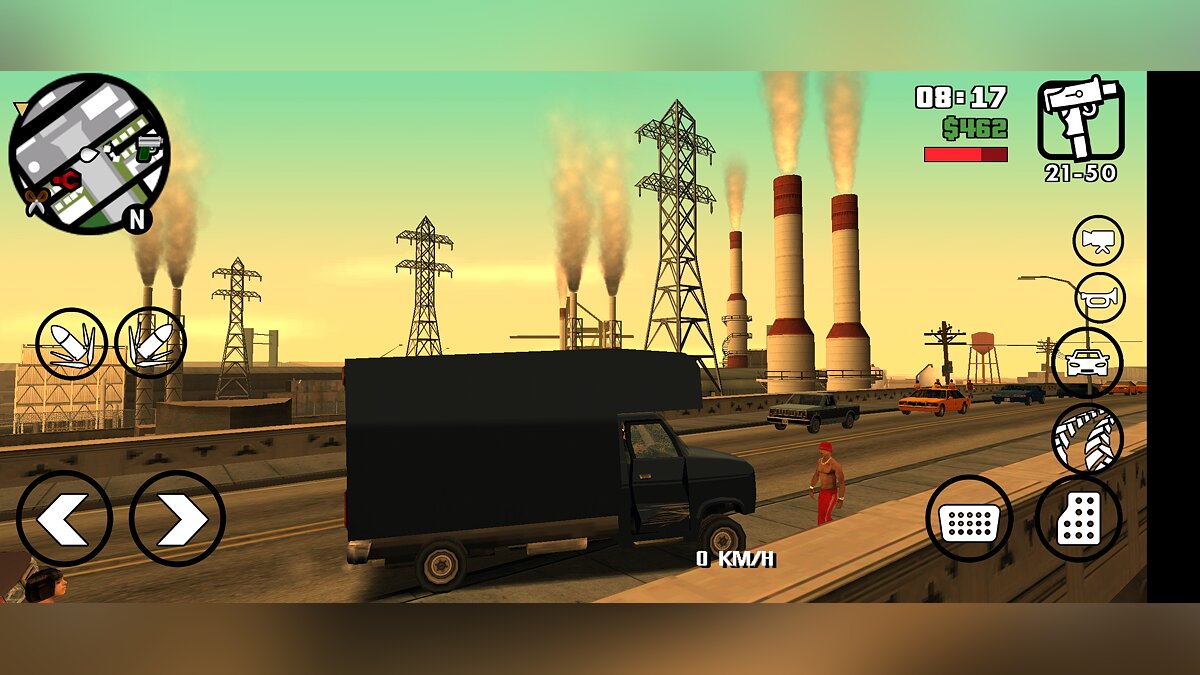Change the camera view with the camera button
The height and width of the screenshot is (675, 1200).
(1098, 241)
